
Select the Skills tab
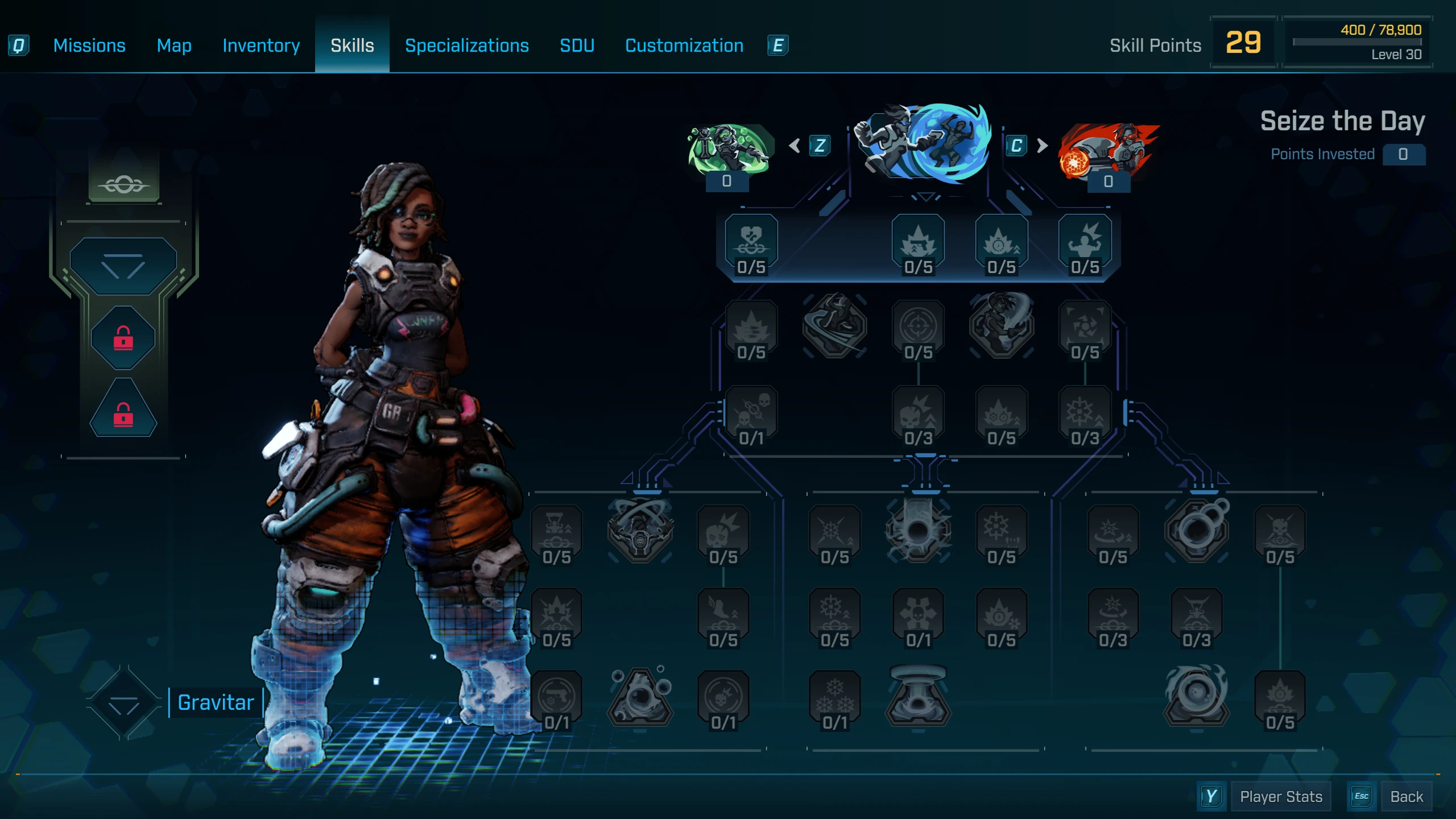coord(352,45)
